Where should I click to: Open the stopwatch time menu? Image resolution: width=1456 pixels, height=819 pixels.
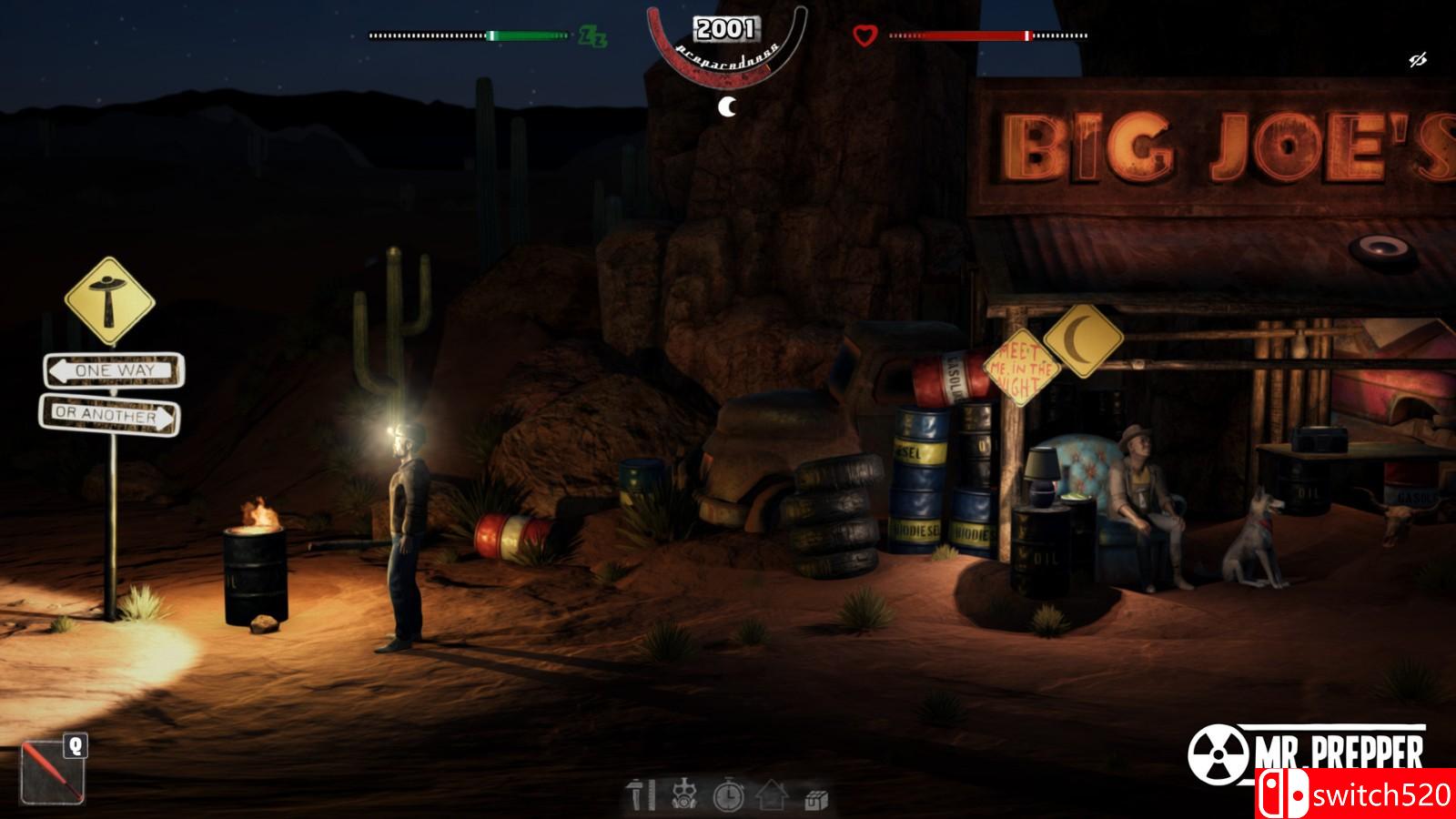[728, 796]
